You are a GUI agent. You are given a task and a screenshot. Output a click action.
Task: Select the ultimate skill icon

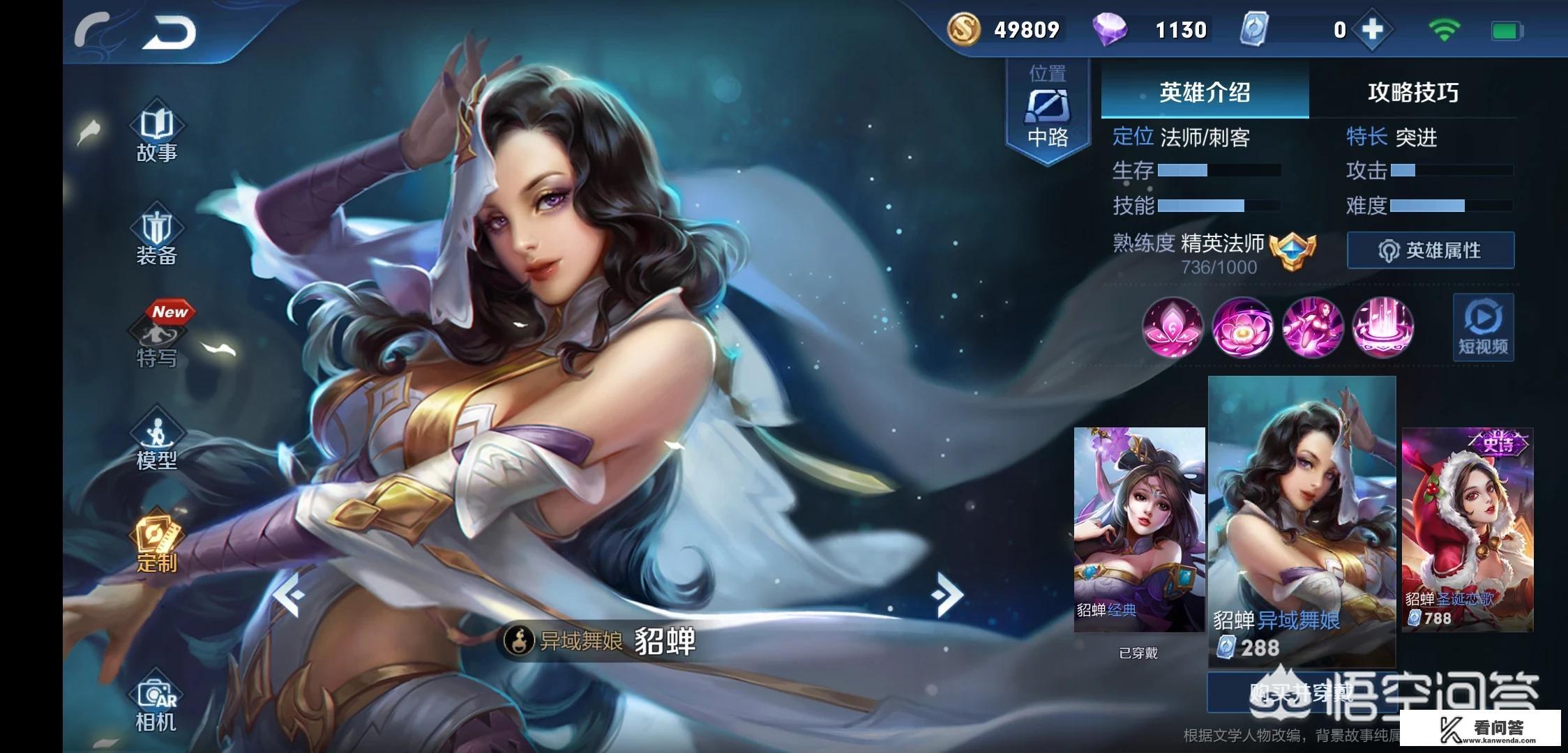tap(1383, 328)
